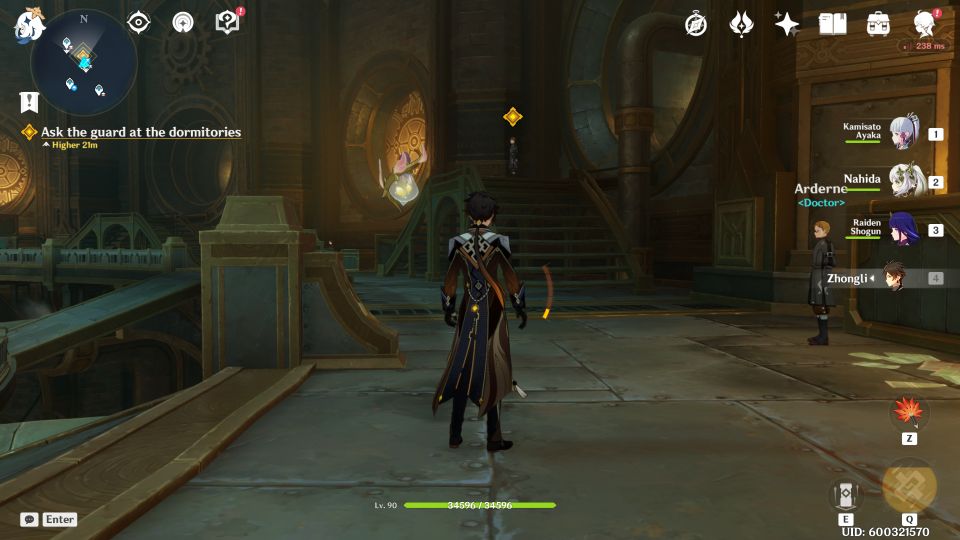
Task: Open the flame-shaped Battle Pass icon
Action: pos(741,24)
